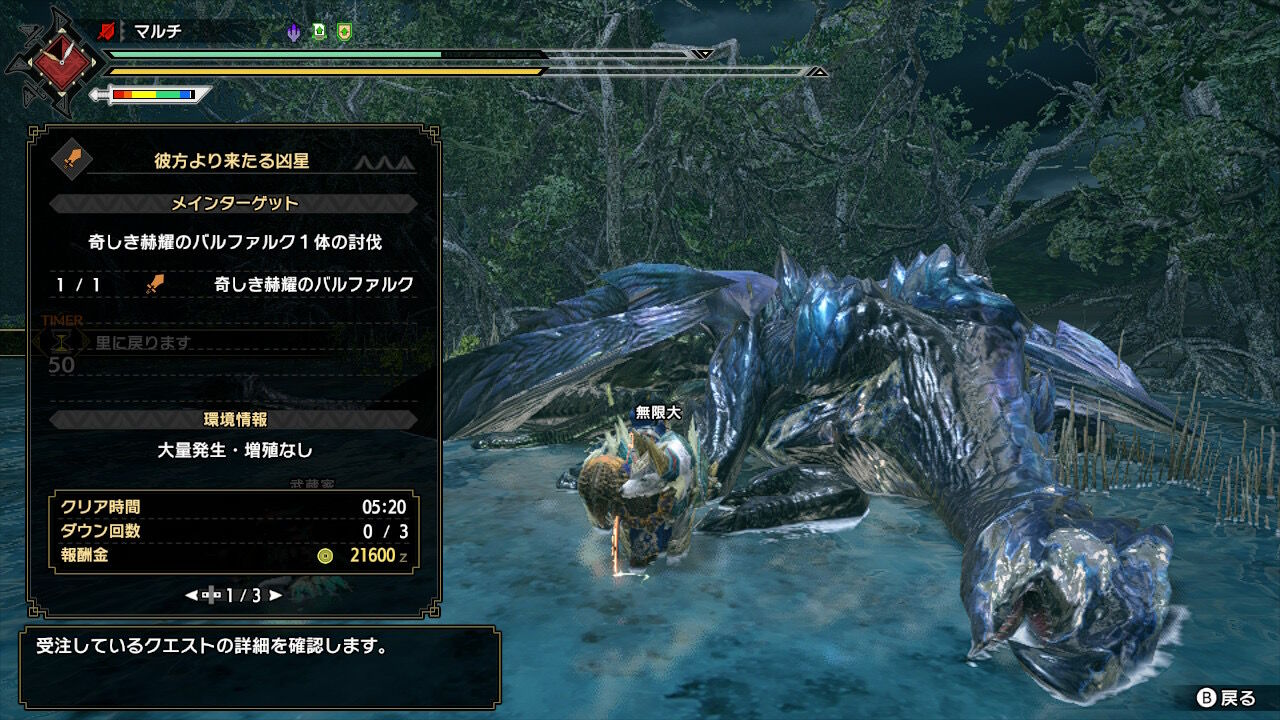The image size is (1280, 720).
Task: Click the メインターゲット section header
Action: pos(234,204)
